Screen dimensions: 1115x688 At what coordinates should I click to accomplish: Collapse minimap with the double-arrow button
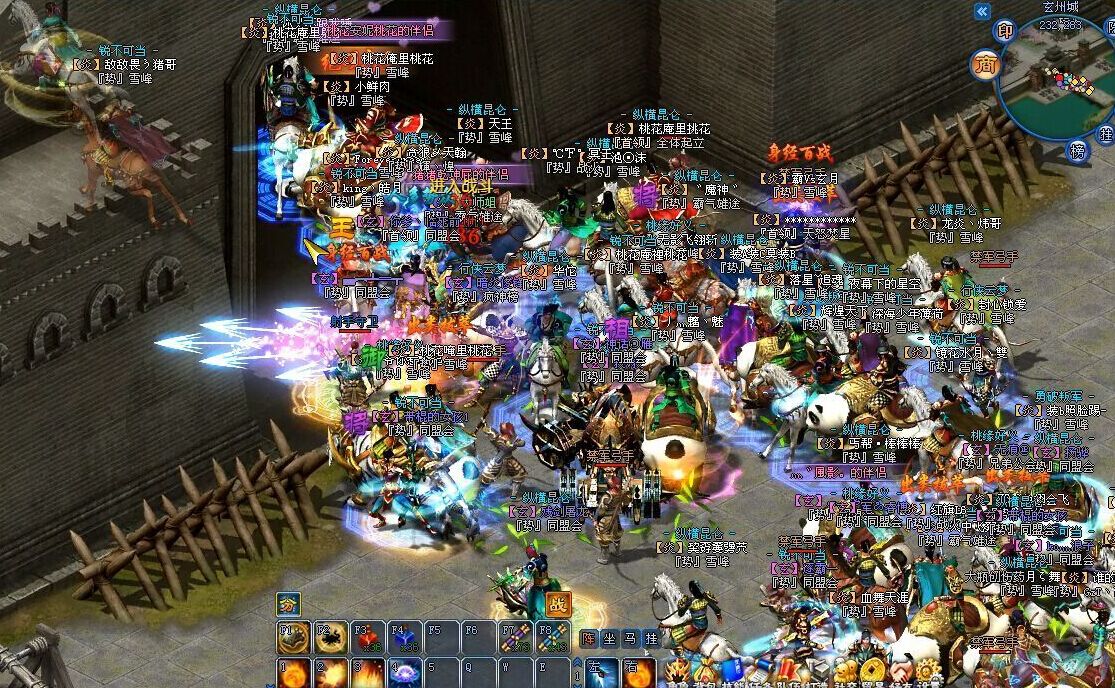click(x=982, y=11)
